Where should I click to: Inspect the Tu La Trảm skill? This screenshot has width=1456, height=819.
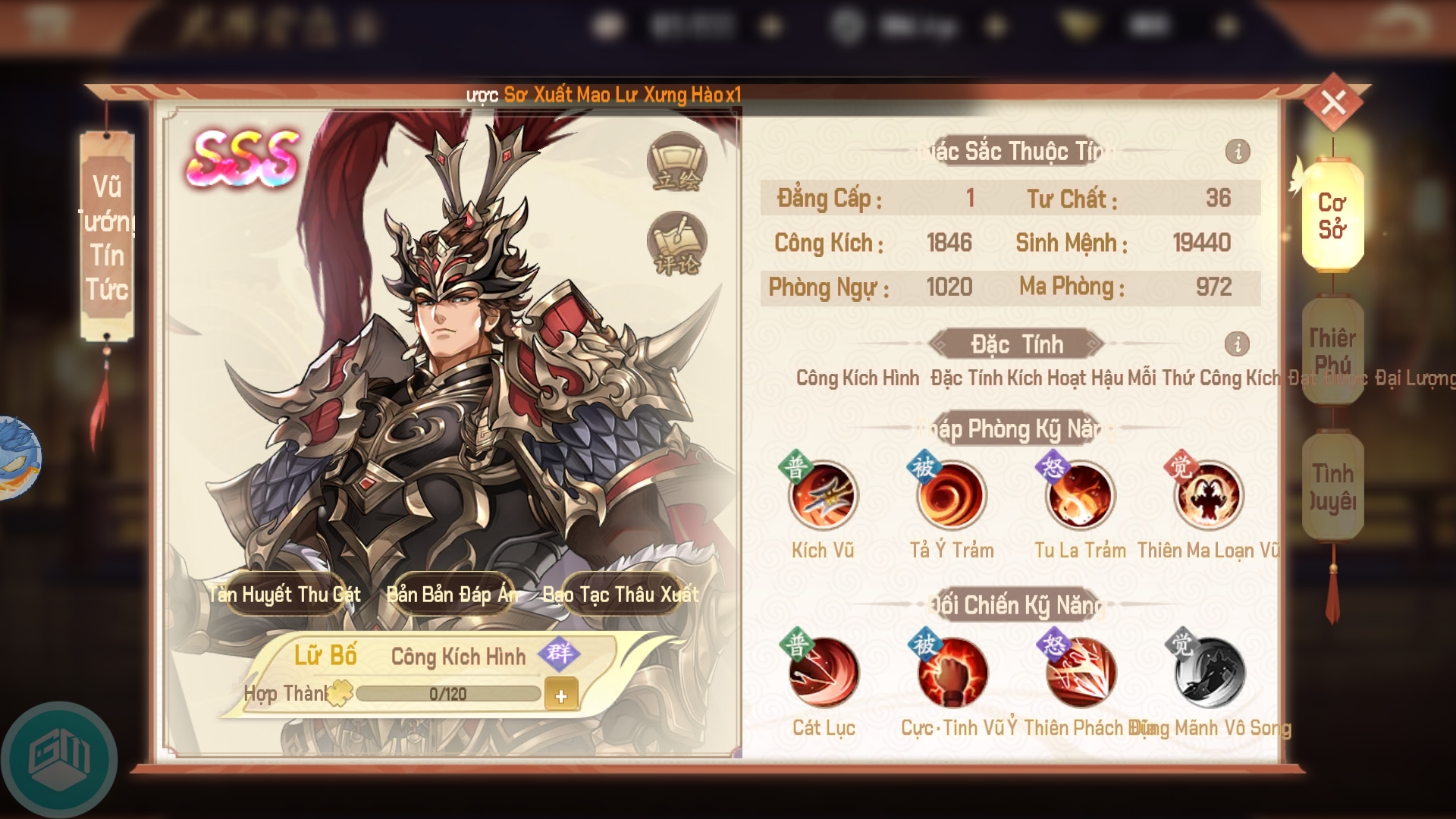[x=1080, y=496]
